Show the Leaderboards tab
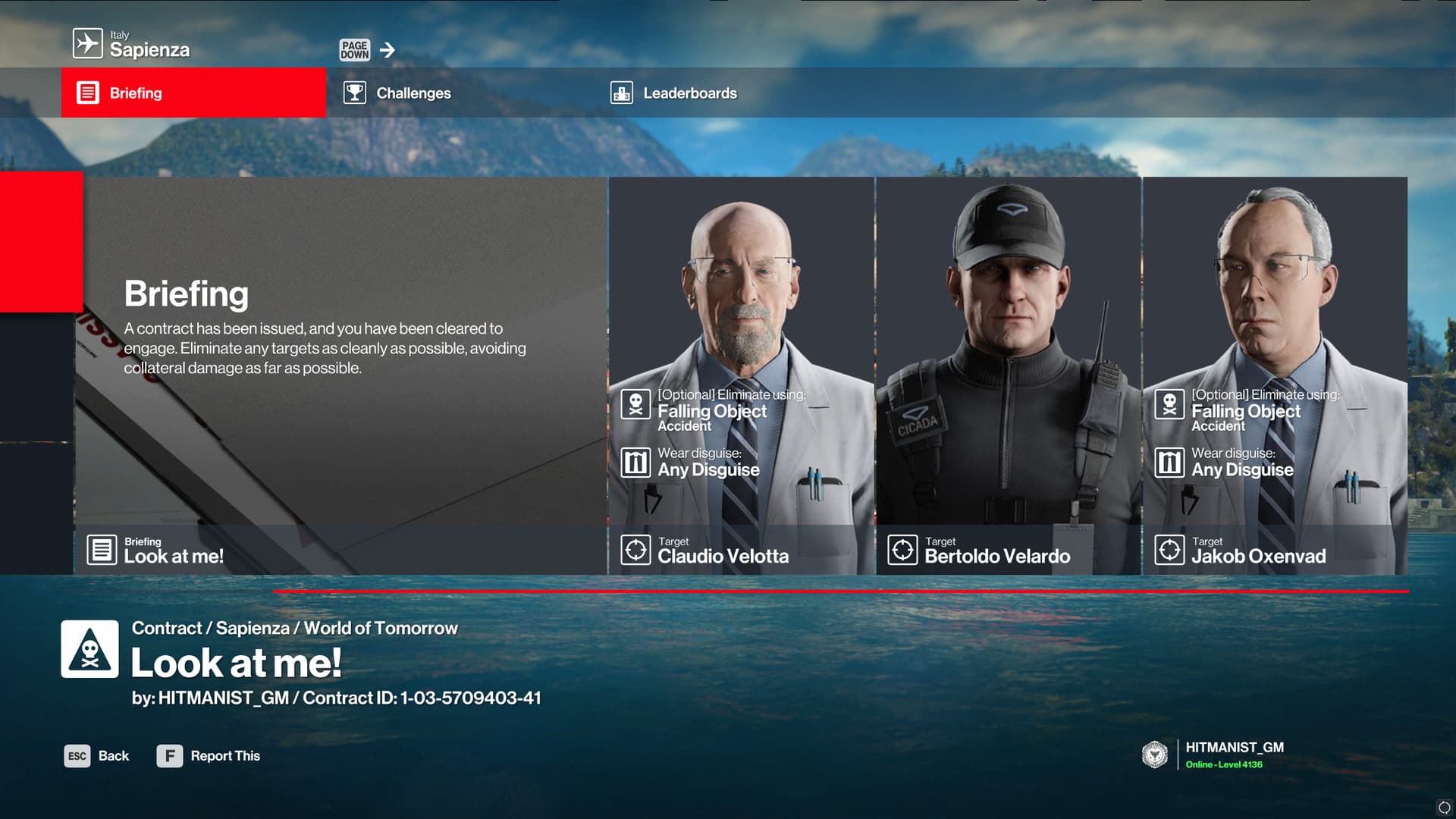 [x=689, y=93]
